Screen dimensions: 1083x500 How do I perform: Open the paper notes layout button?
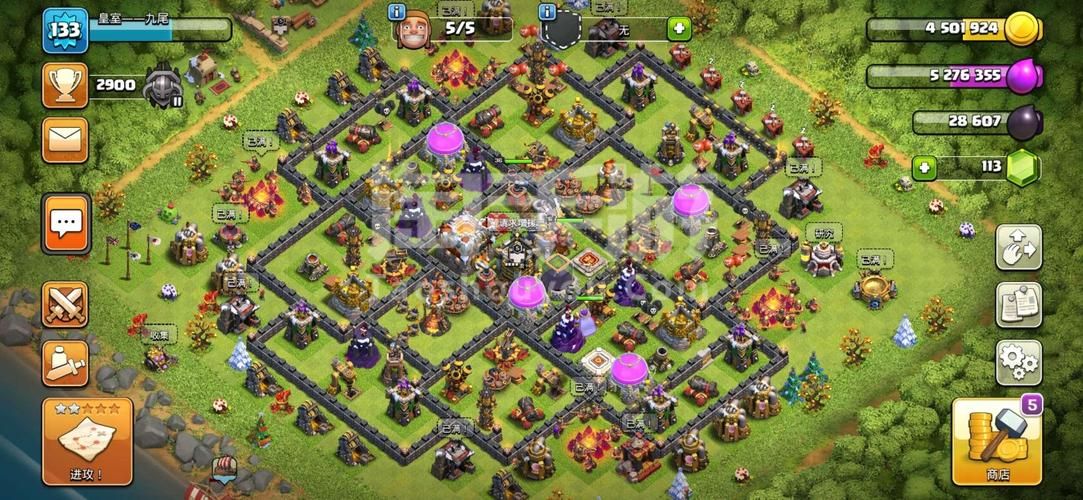pyautogui.click(x=1018, y=305)
